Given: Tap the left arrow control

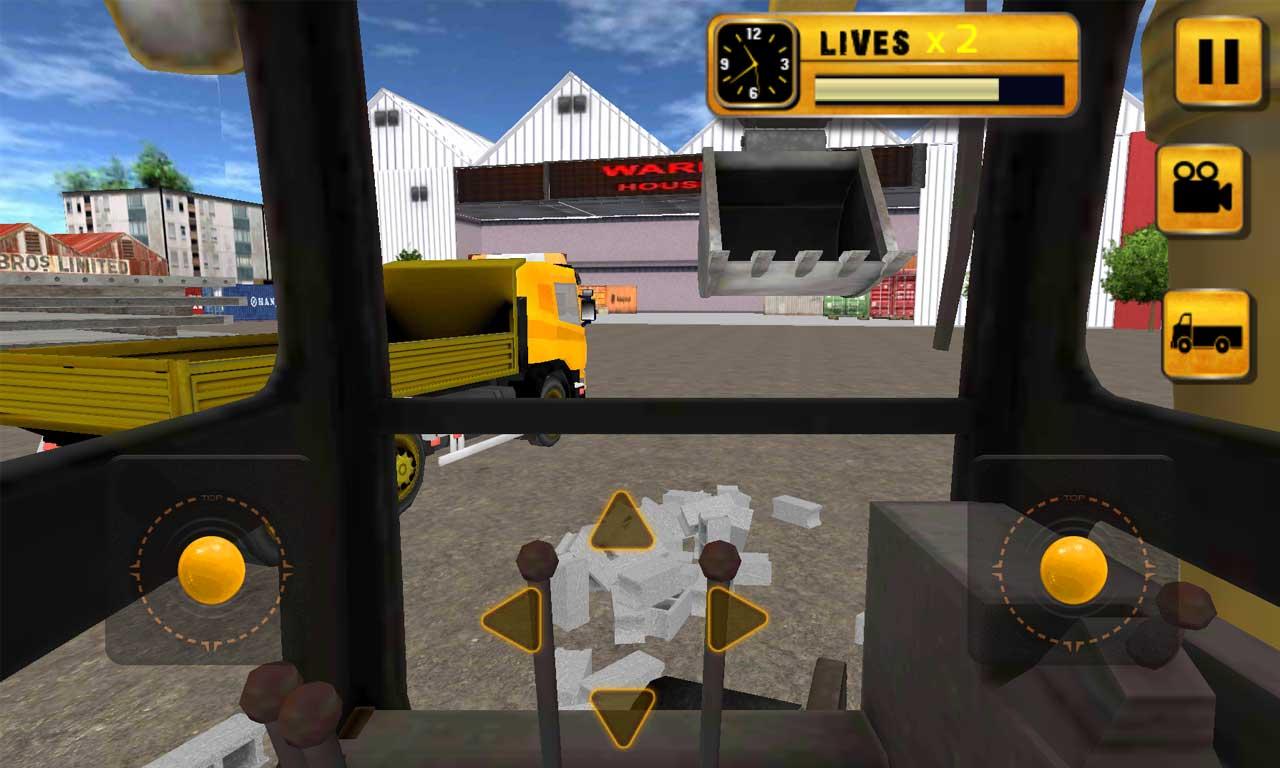Looking at the screenshot, I should click(x=514, y=620).
